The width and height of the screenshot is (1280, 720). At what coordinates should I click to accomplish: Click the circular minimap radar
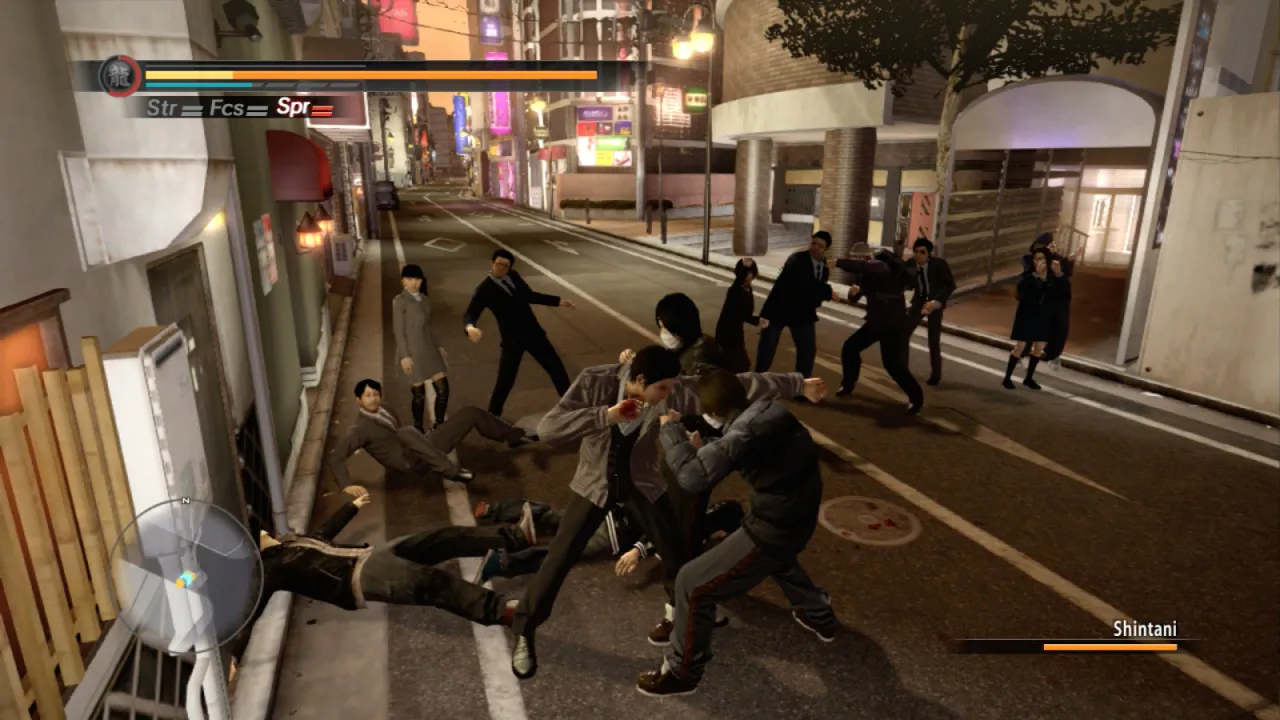(x=185, y=576)
